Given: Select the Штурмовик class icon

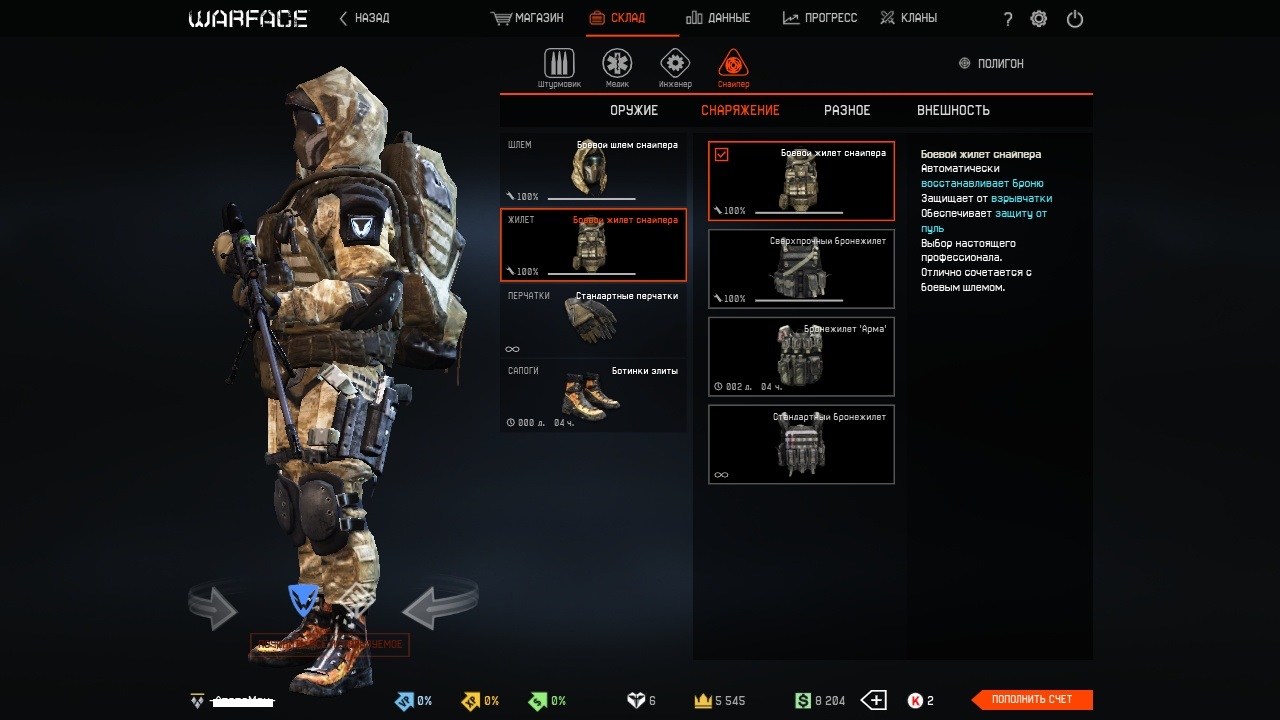Looking at the screenshot, I should [559, 66].
